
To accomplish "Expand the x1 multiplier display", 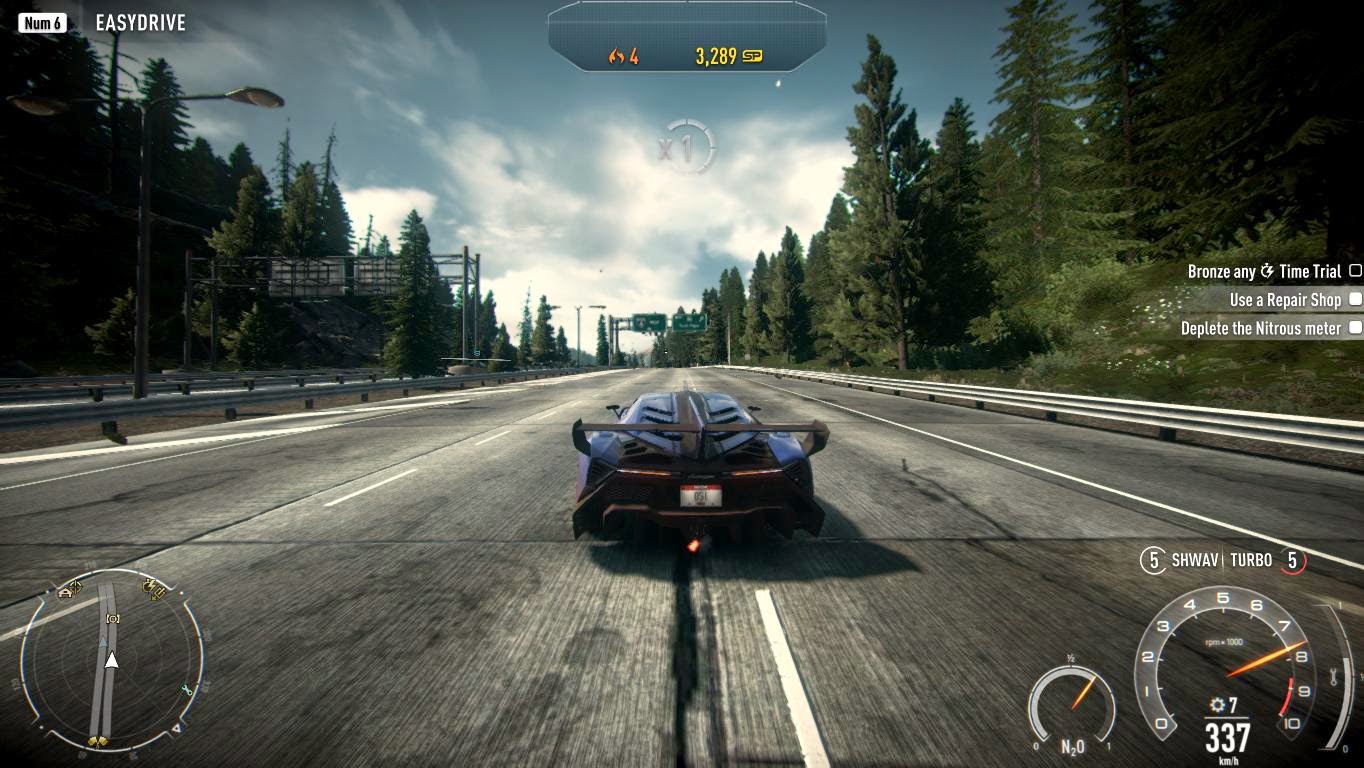I will 685,143.
